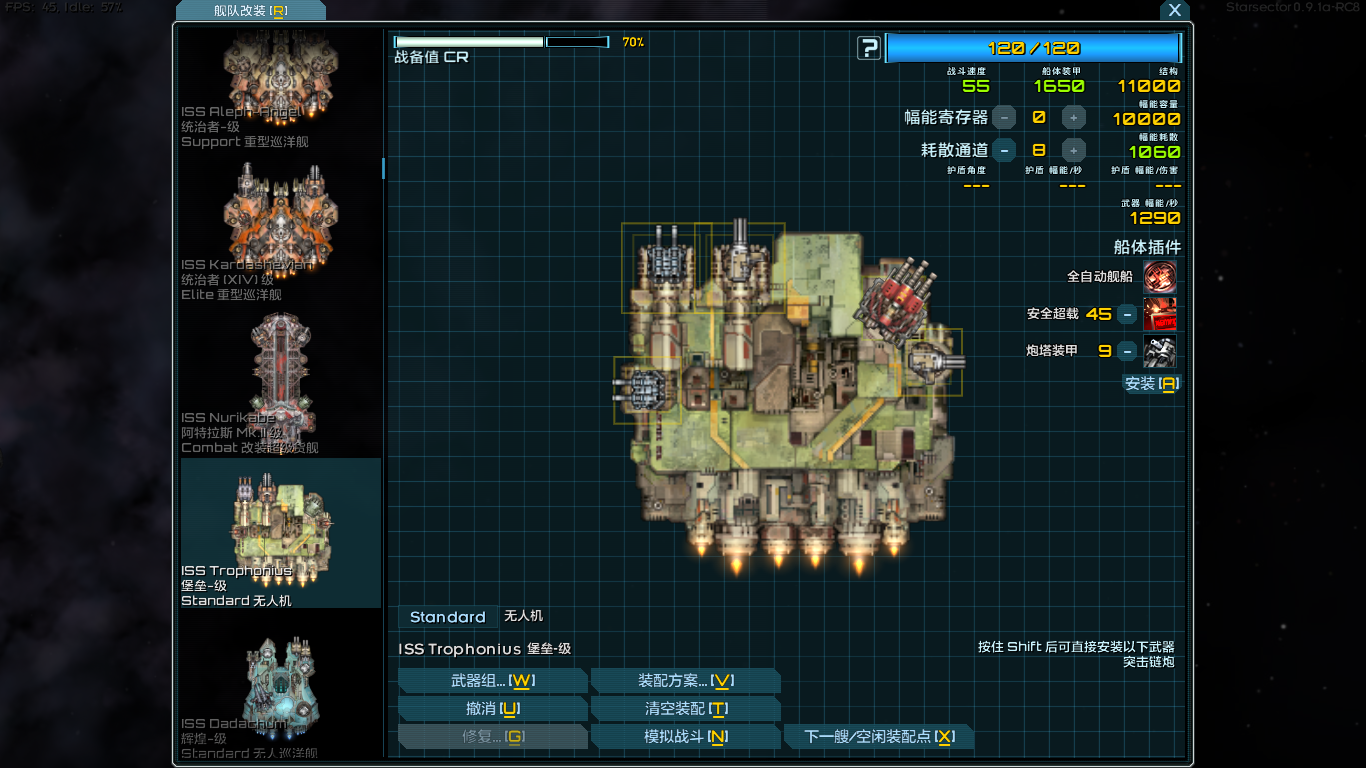Open loadout variants (装配方案) menu

(x=685, y=681)
